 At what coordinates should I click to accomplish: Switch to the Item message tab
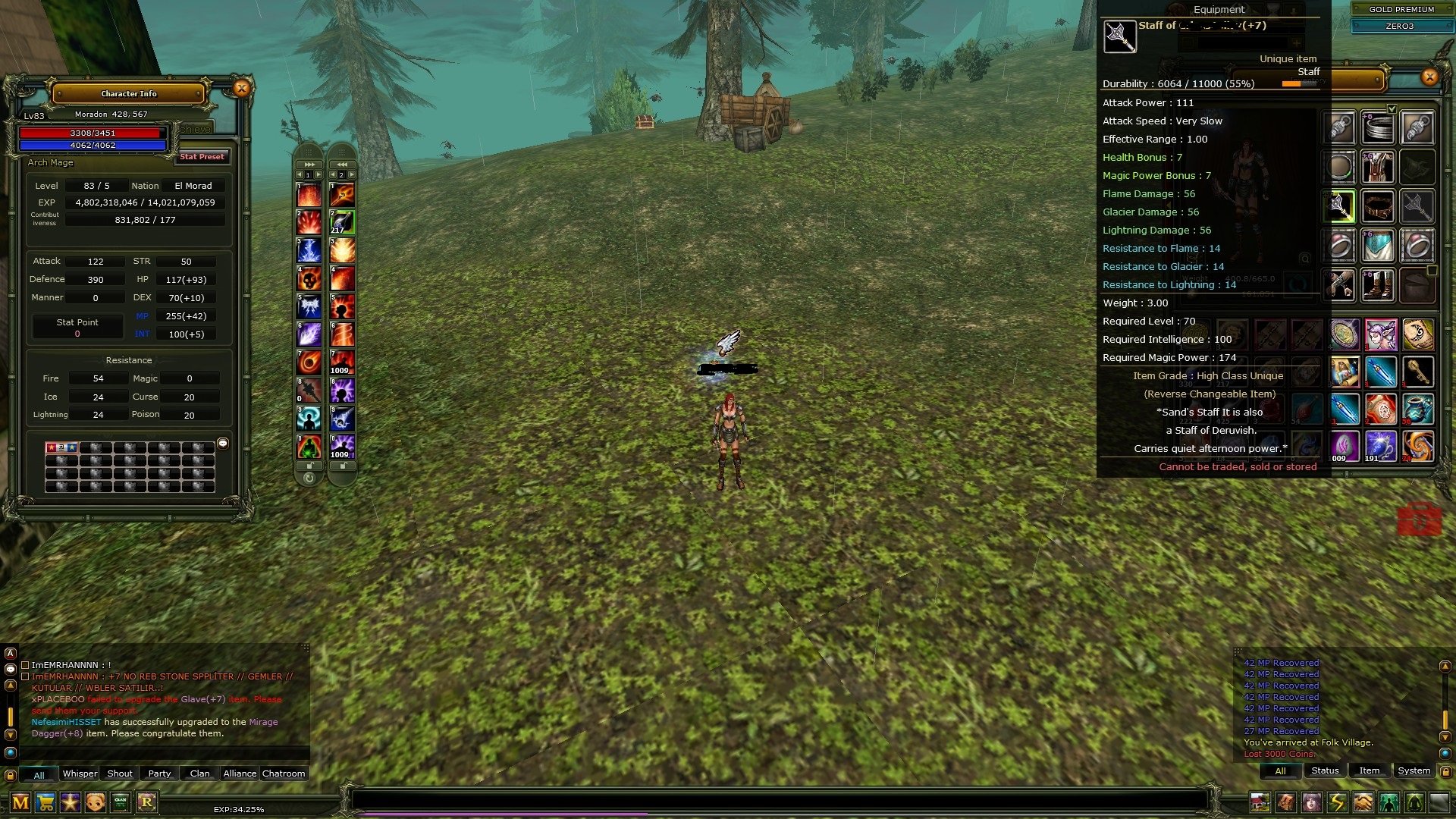point(1370,770)
